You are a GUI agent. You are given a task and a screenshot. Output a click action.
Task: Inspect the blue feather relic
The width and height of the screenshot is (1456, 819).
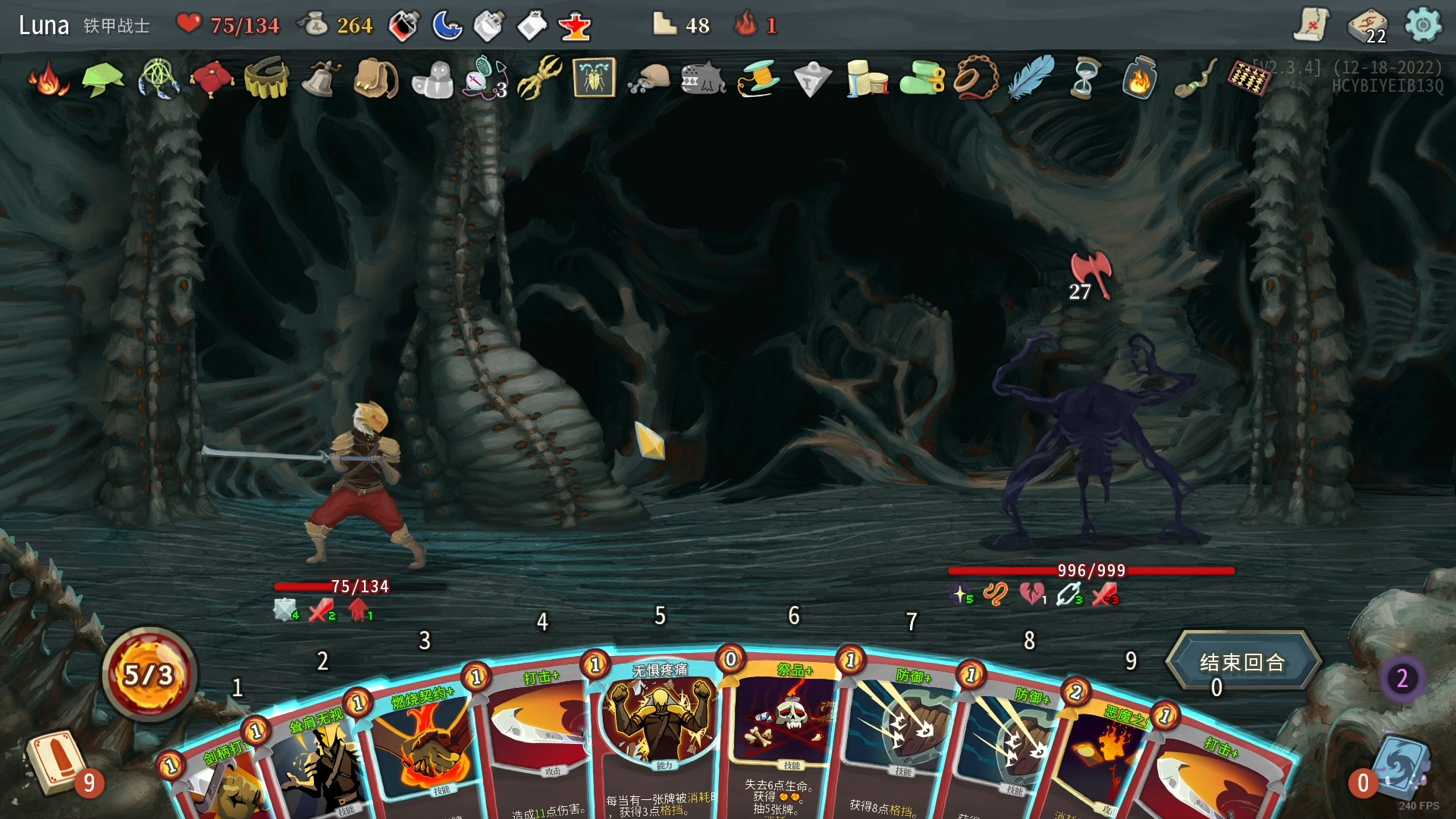[1031, 77]
